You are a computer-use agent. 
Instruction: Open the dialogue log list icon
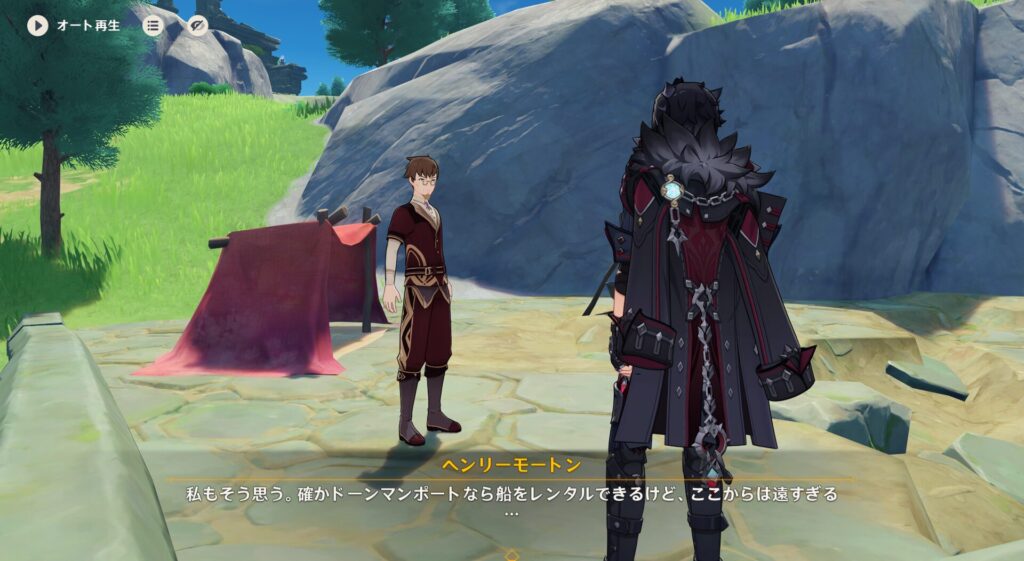point(152,25)
